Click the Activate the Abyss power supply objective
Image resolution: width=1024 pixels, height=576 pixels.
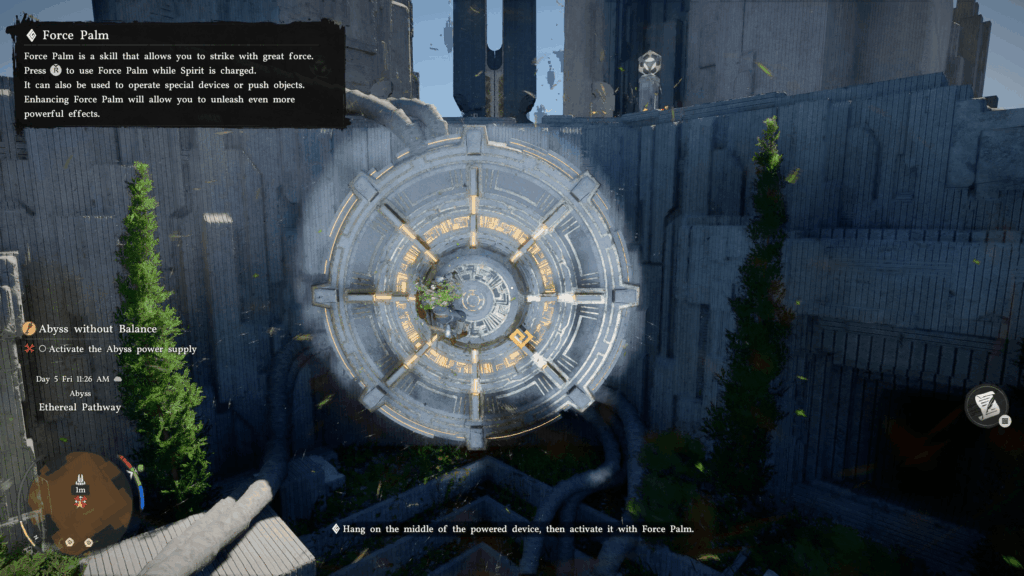tap(116, 349)
